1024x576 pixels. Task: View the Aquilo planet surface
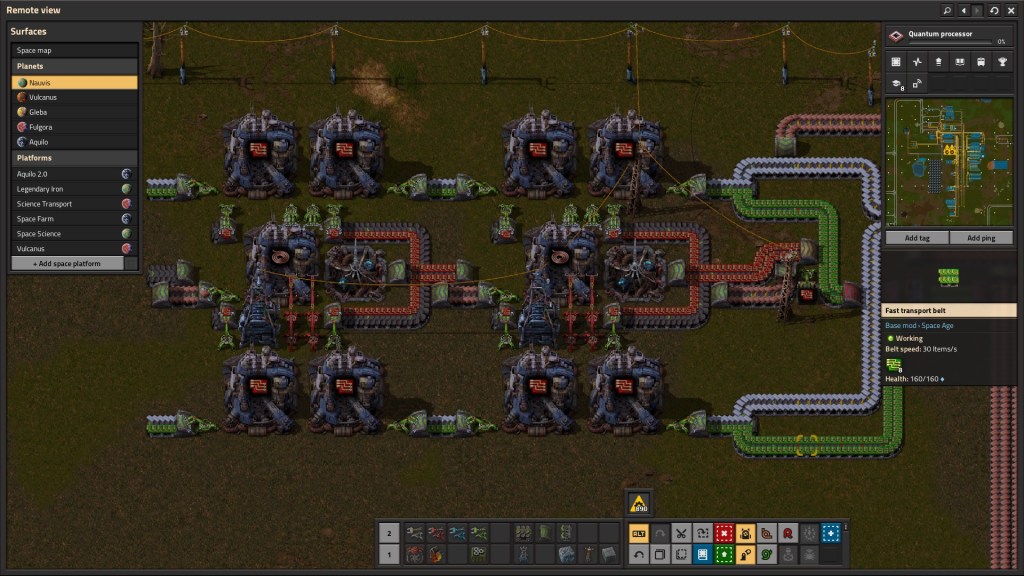pos(74,142)
